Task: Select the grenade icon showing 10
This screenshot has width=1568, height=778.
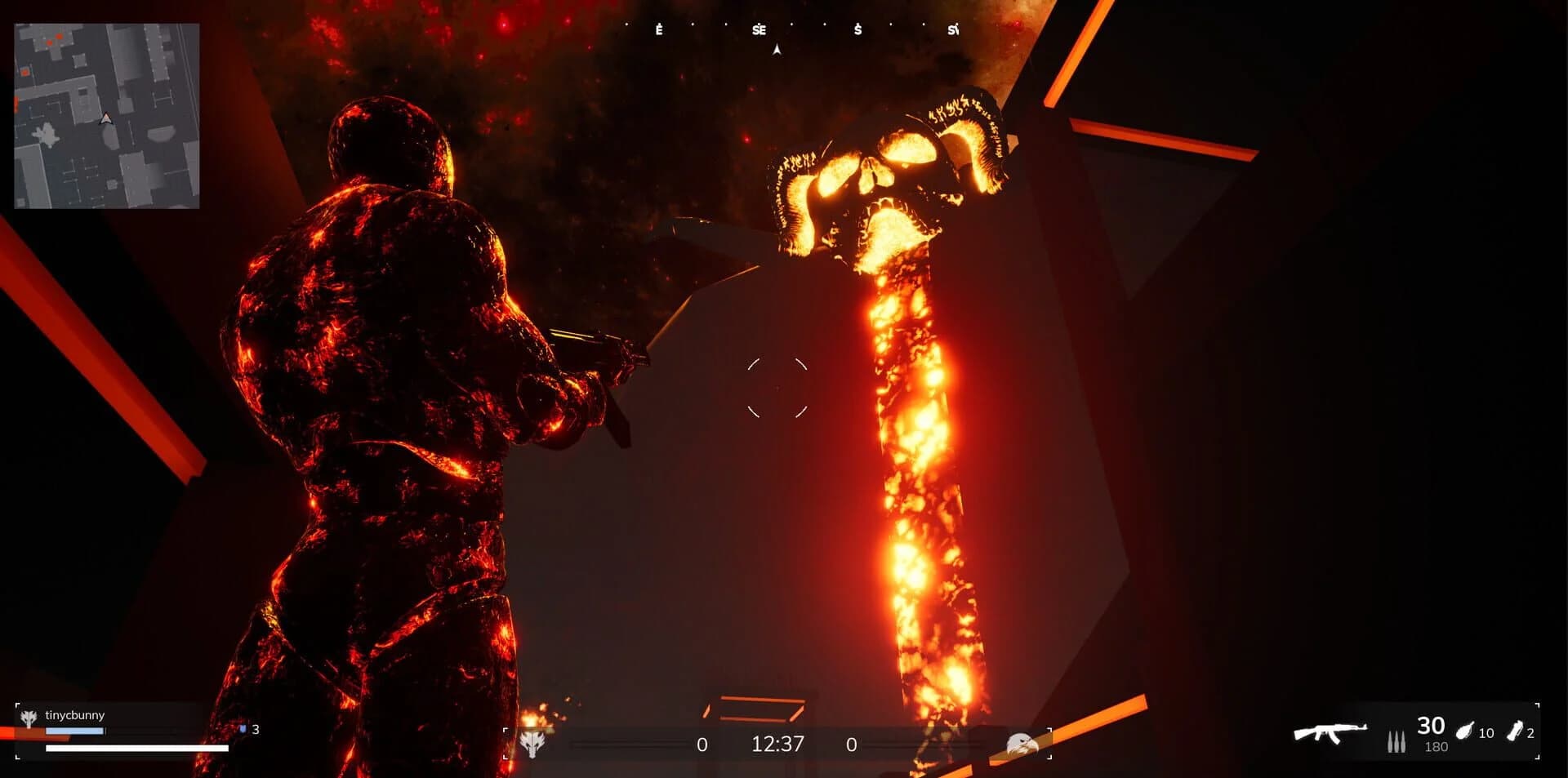Action: click(x=1468, y=733)
